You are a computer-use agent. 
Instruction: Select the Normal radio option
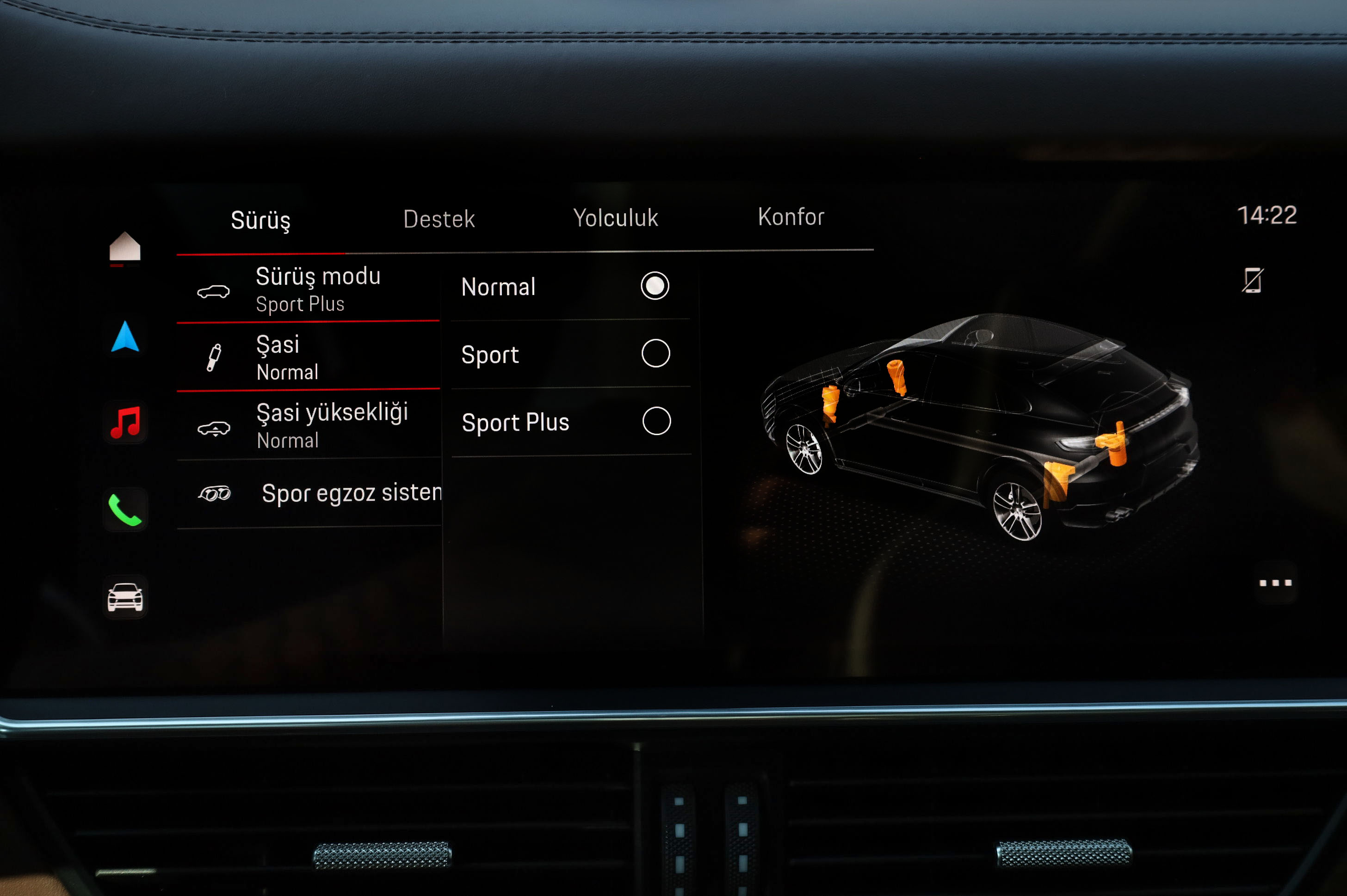tap(655, 286)
